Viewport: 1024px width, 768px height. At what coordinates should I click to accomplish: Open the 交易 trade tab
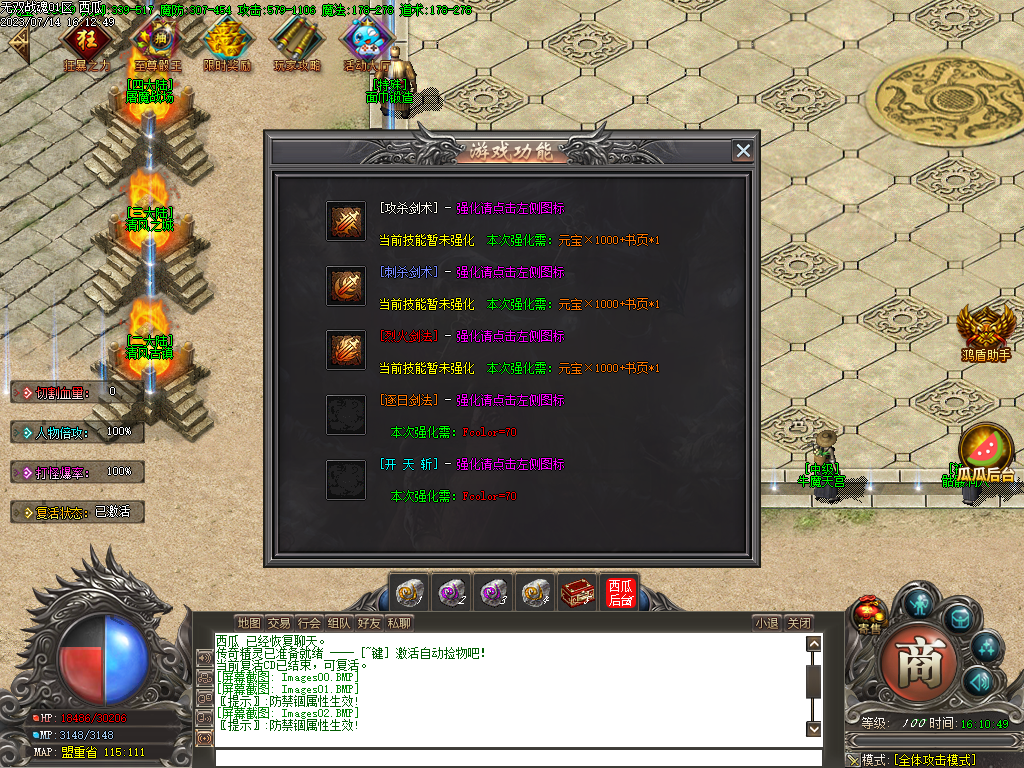(279, 623)
